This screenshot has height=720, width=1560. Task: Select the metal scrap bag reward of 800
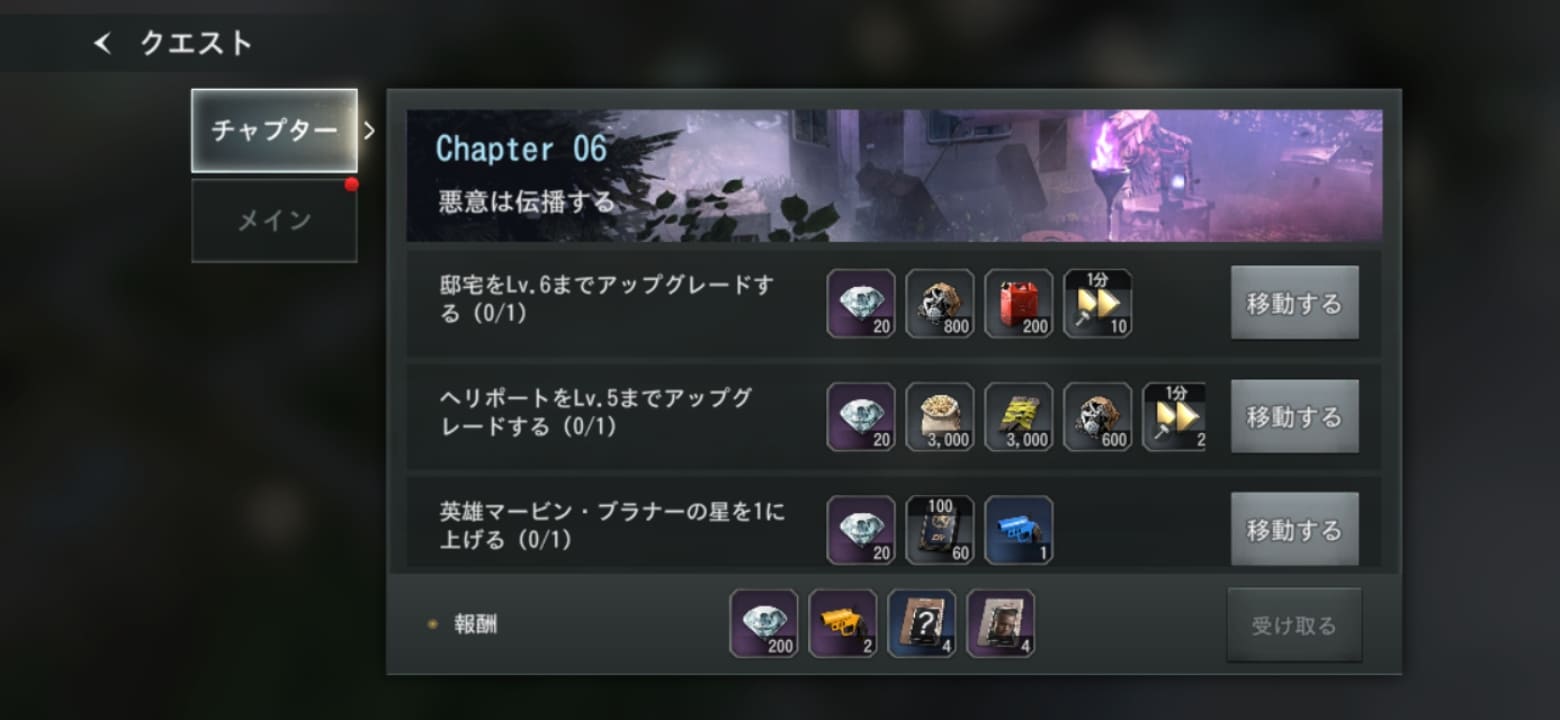[940, 304]
